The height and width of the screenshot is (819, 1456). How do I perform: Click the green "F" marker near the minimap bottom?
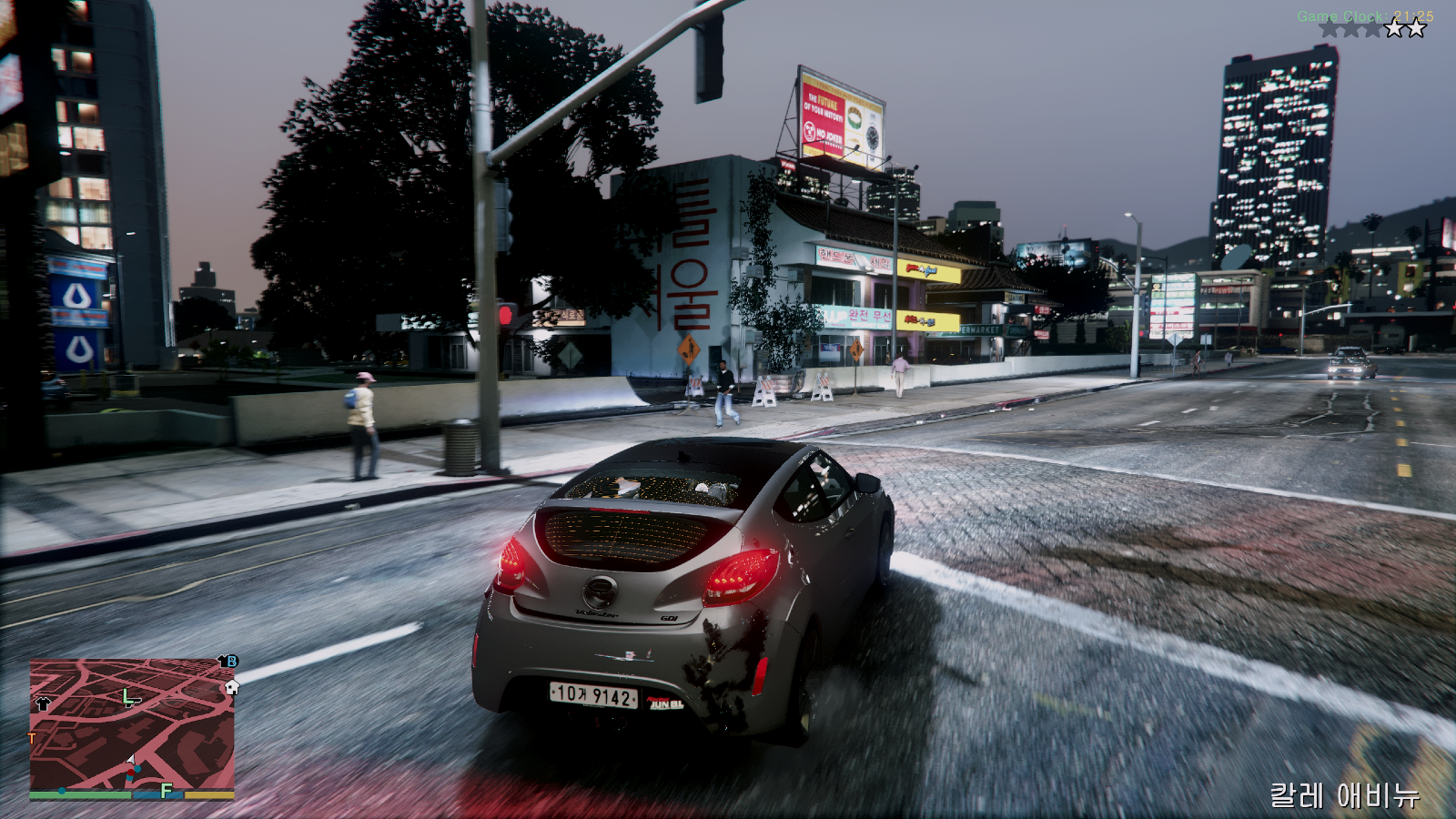(x=165, y=791)
